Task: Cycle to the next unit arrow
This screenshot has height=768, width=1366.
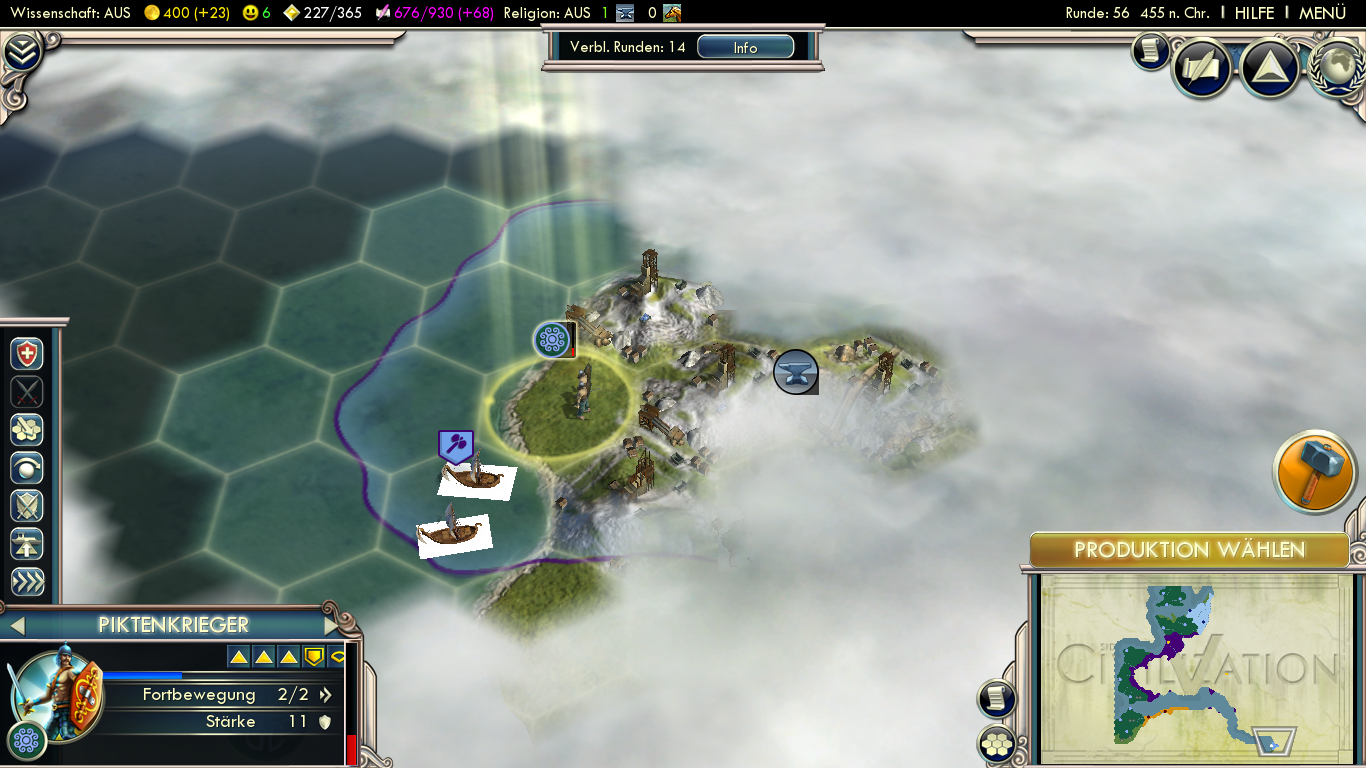Action: pyautogui.click(x=333, y=626)
